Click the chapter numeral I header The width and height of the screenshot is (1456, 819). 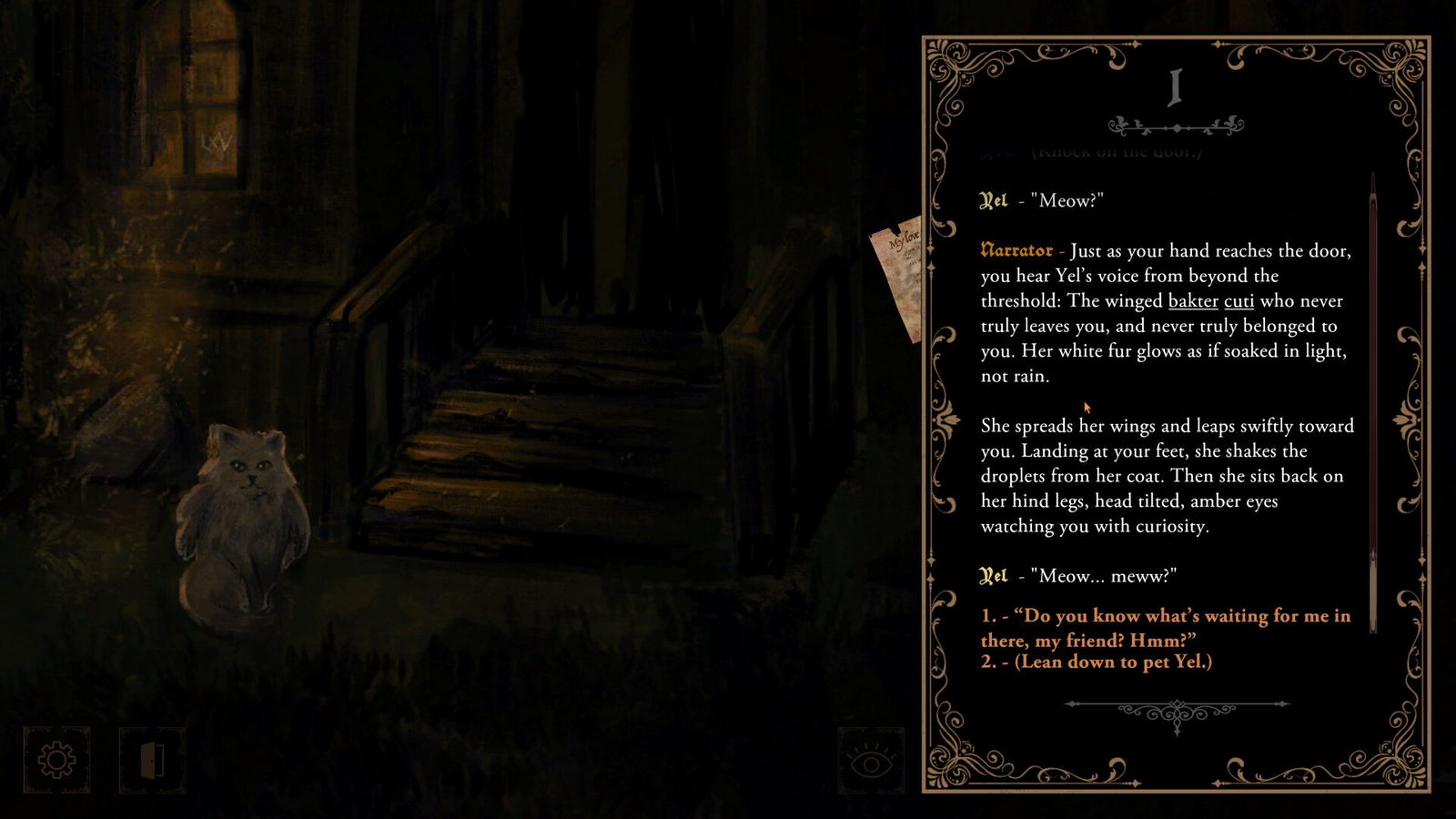[x=1174, y=86]
